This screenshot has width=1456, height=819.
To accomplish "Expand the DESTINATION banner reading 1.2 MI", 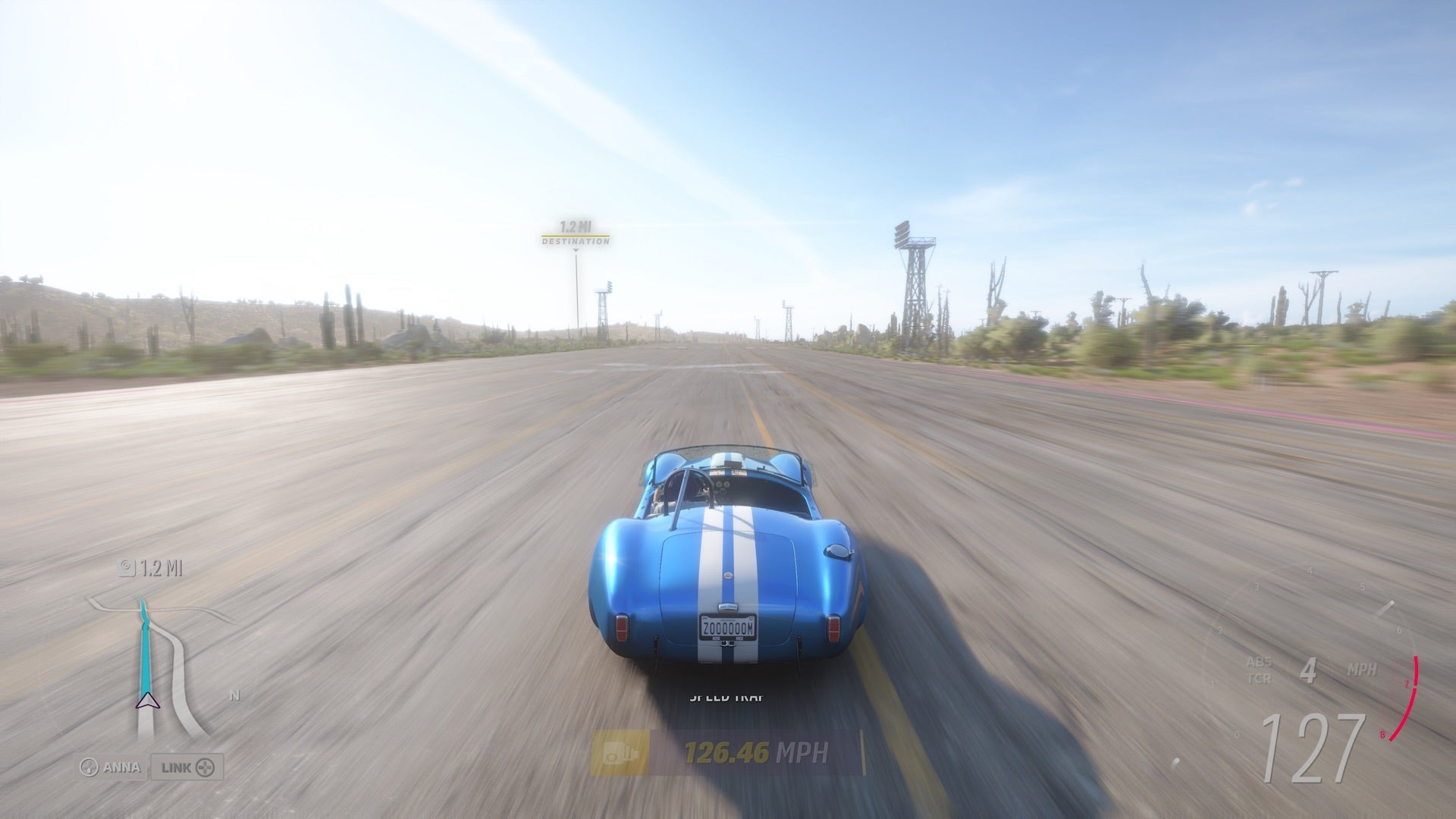I will click(x=576, y=235).
